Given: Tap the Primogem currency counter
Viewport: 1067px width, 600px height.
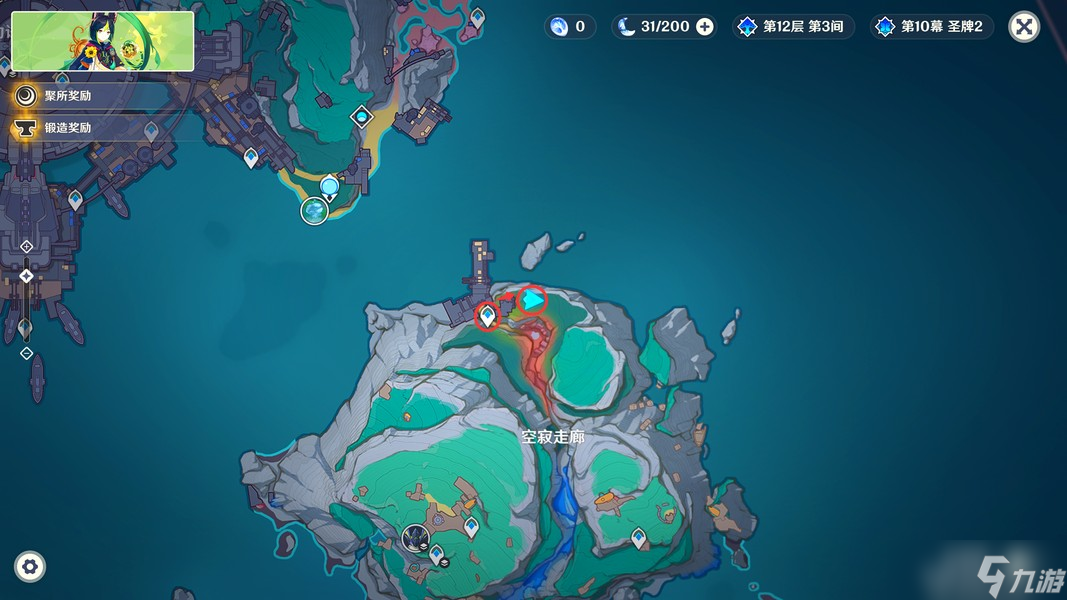Looking at the screenshot, I should tap(569, 27).
